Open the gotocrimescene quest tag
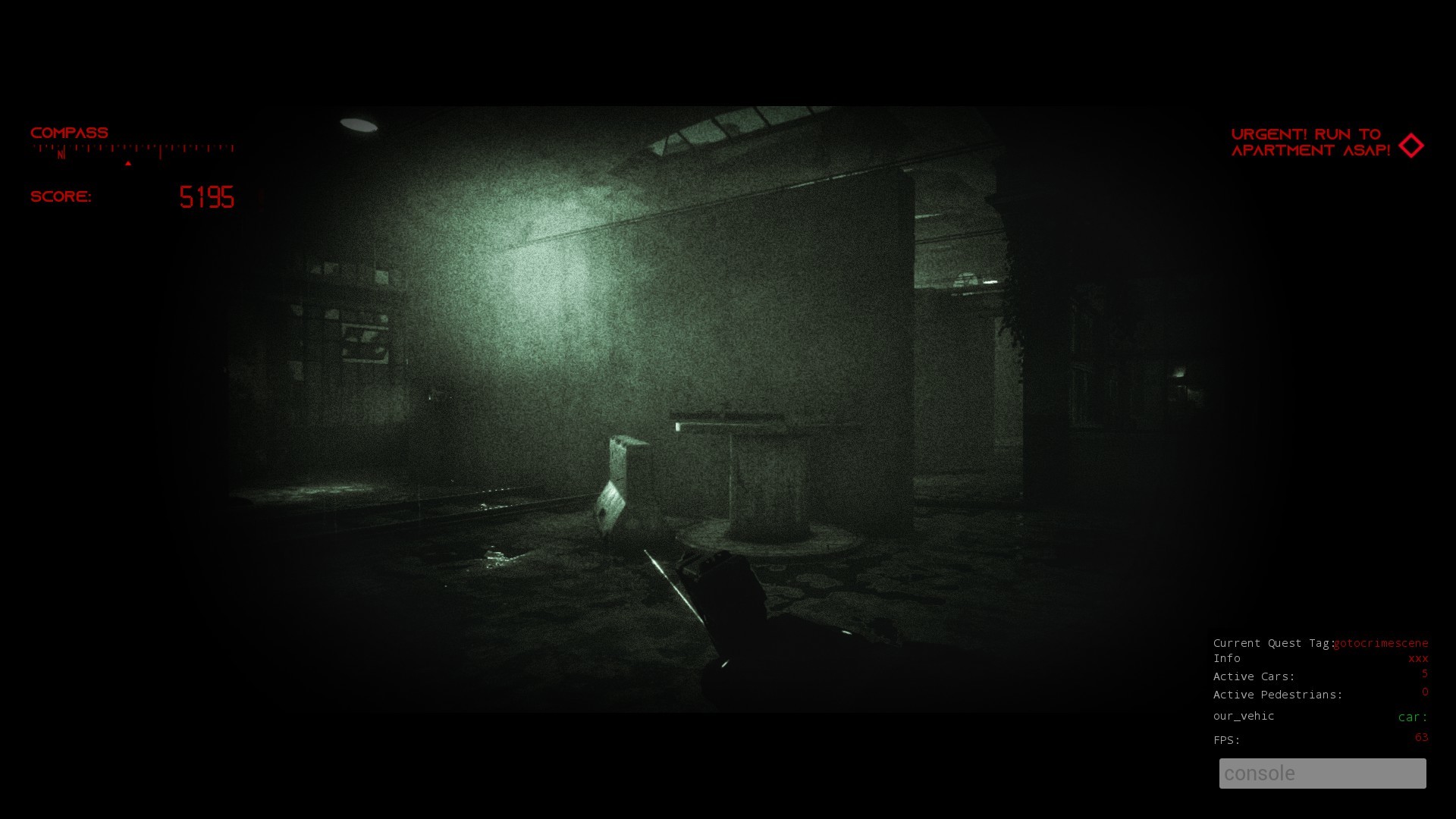The height and width of the screenshot is (819, 1456). [1382, 642]
